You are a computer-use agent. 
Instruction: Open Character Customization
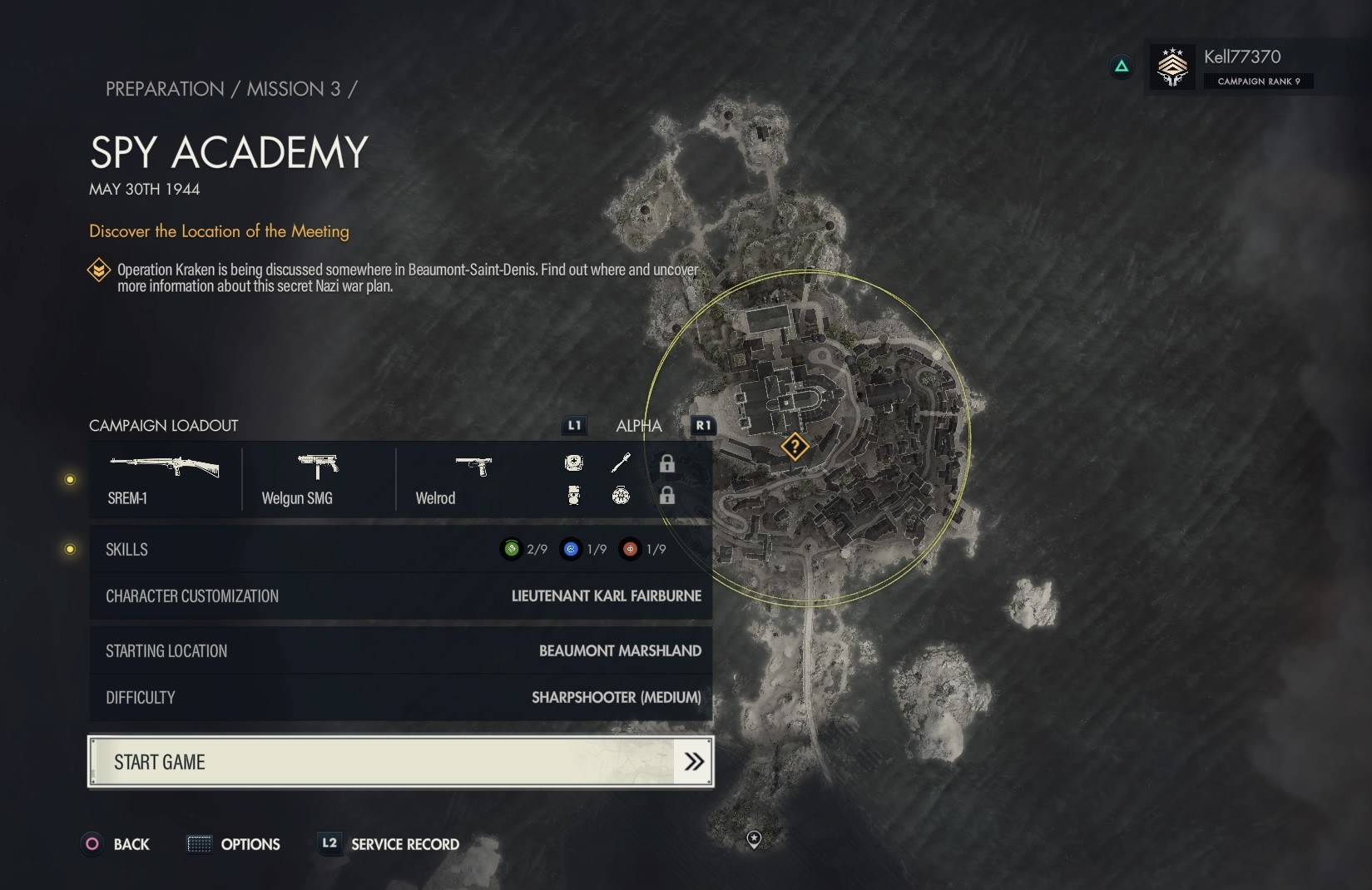400,596
